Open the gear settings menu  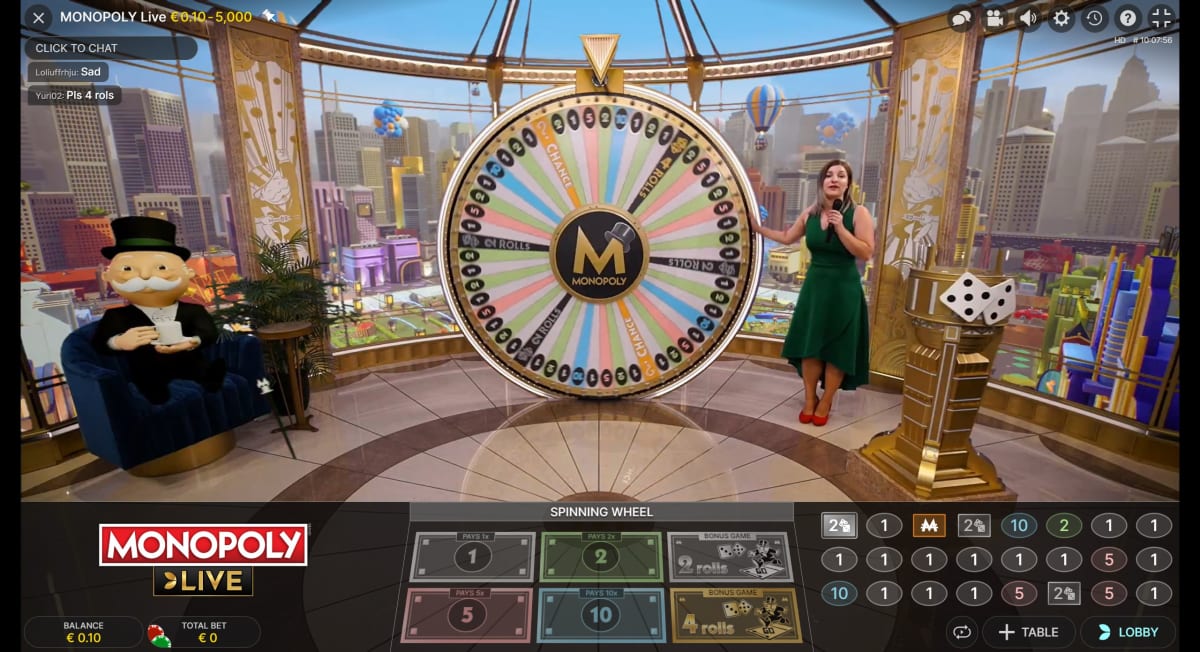[1061, 18]
